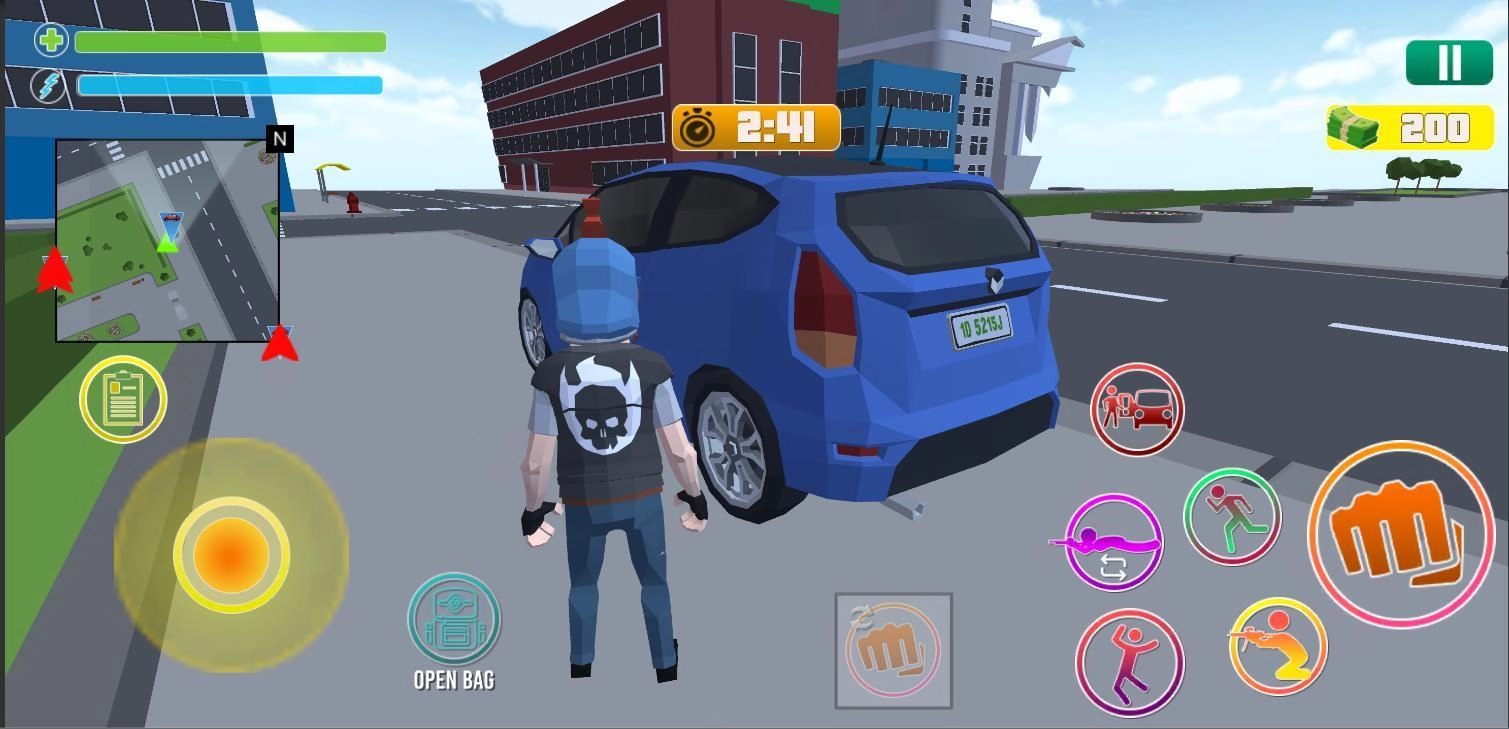Pause the game with the green button
This screenshot has width=1509, height=729.
[x=1448, y=63]
